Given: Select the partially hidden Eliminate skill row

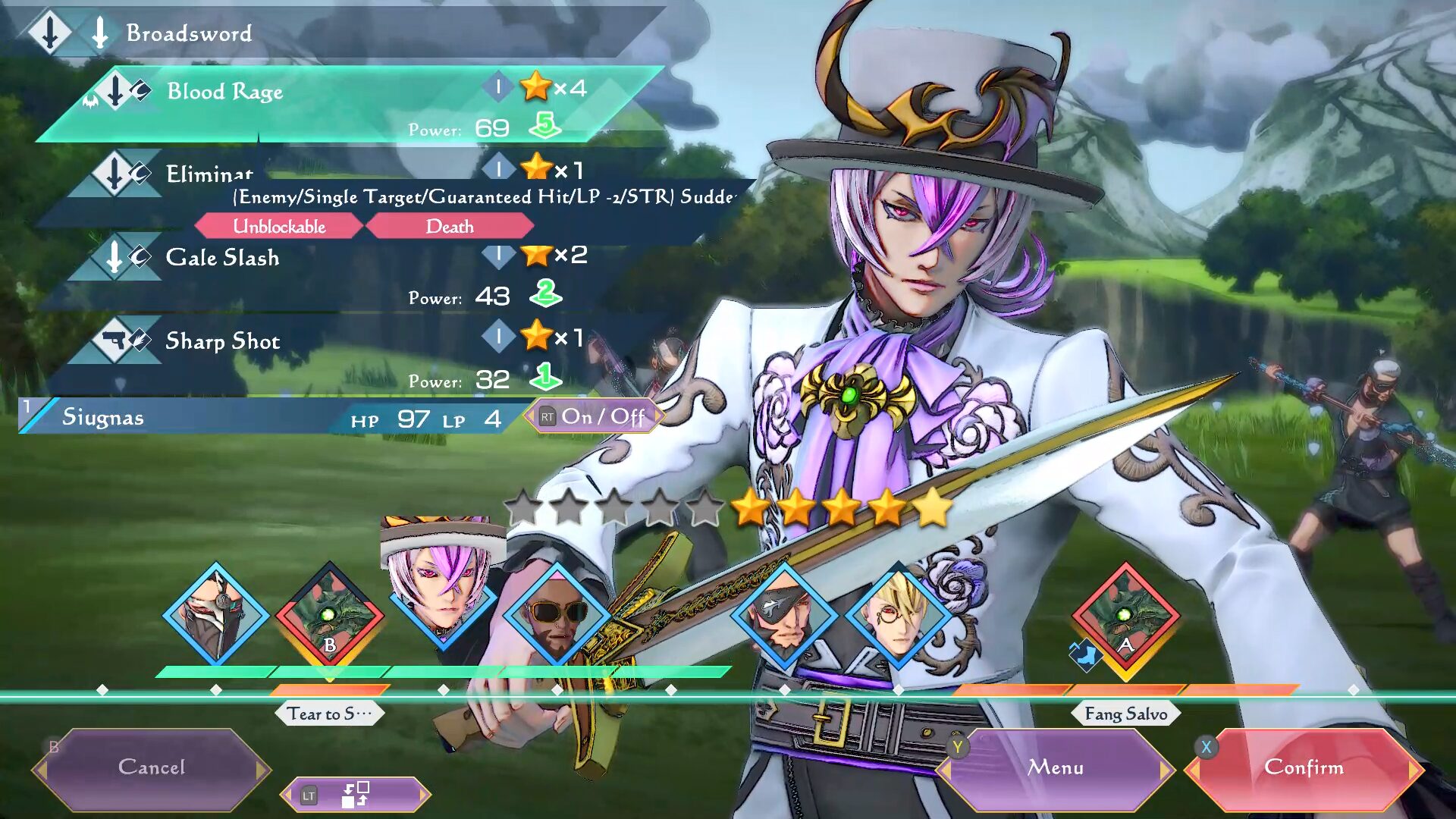Looking at the screenshot, I should coord(209,173).
